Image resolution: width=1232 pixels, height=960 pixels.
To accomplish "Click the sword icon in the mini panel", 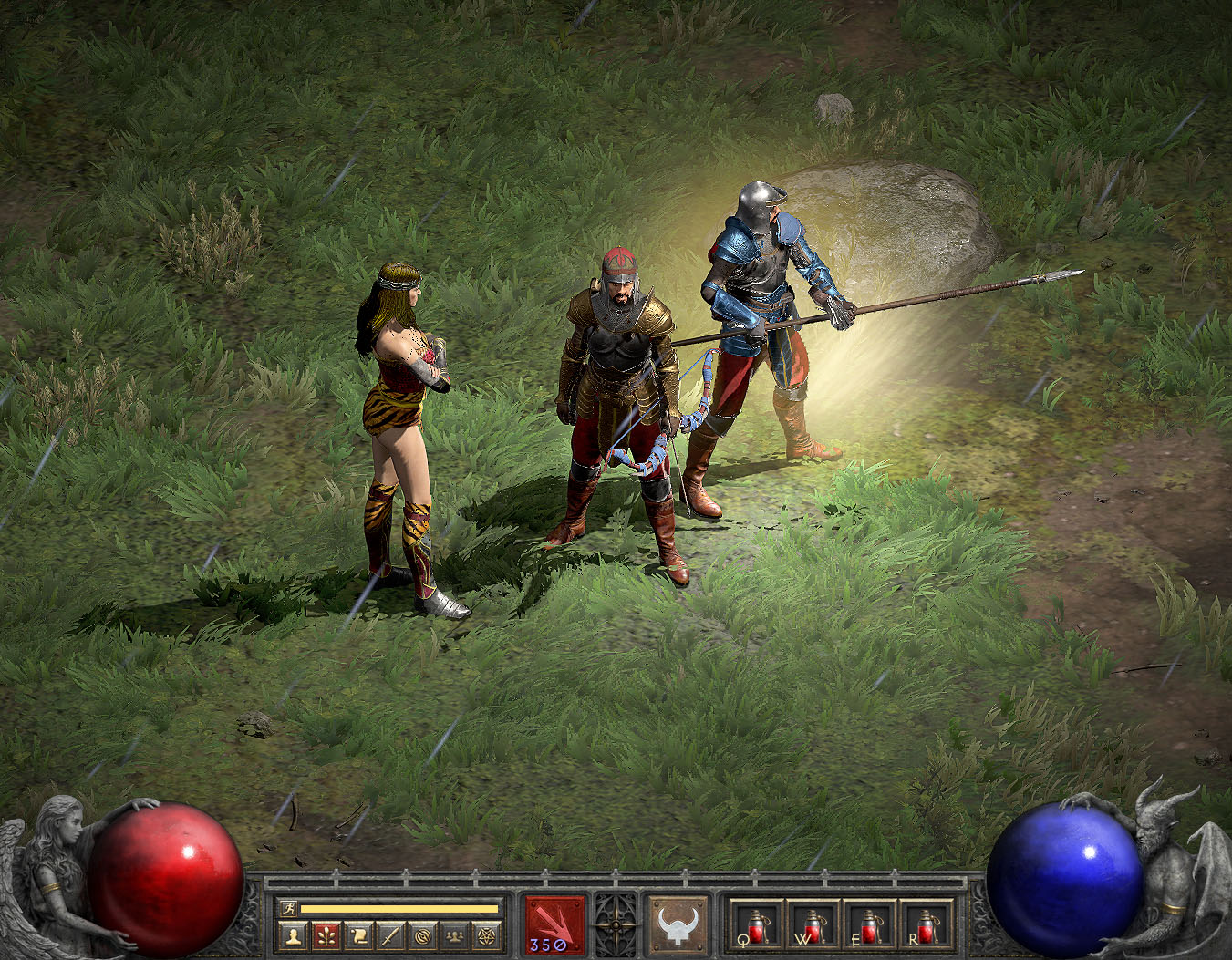I will coord(390,935).
